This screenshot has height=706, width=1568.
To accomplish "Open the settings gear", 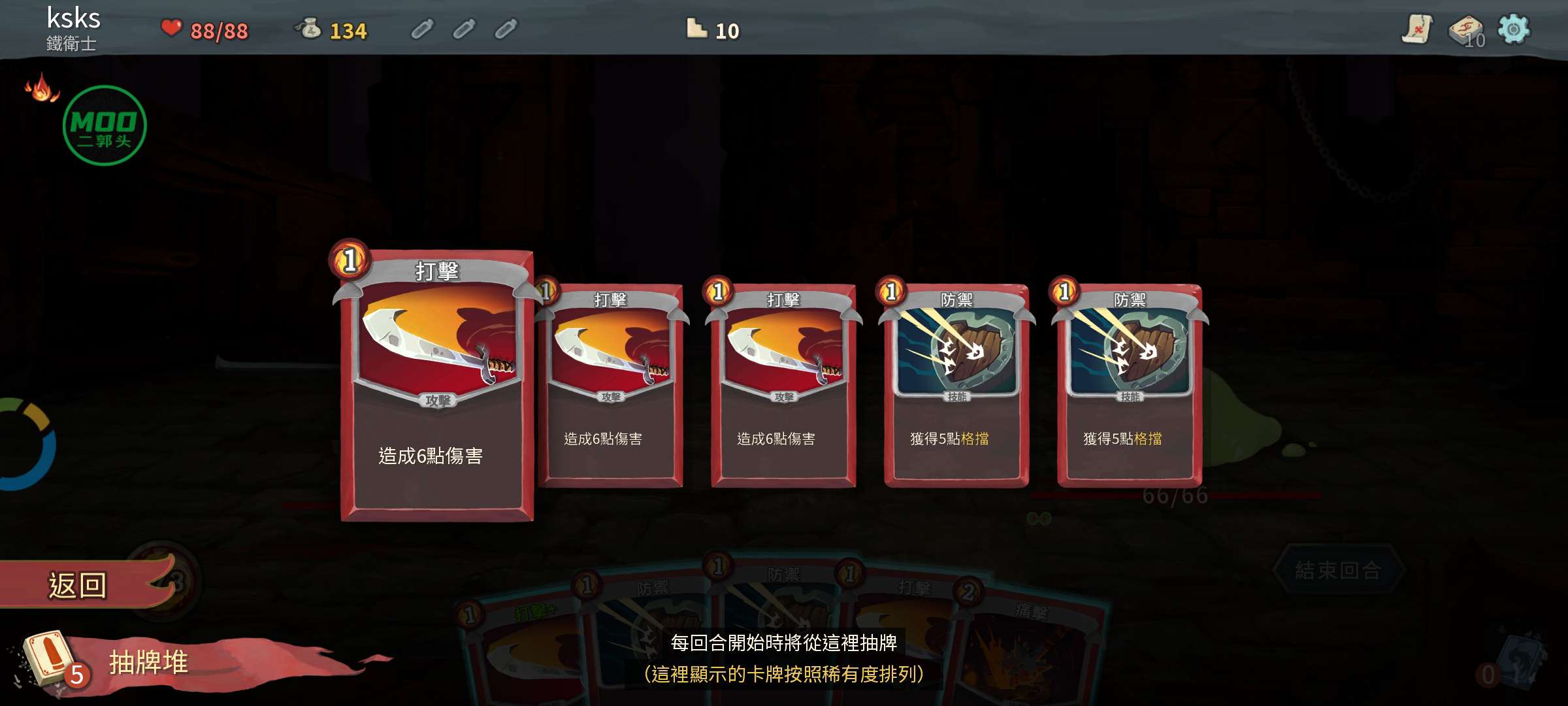I will [1513, 29].
